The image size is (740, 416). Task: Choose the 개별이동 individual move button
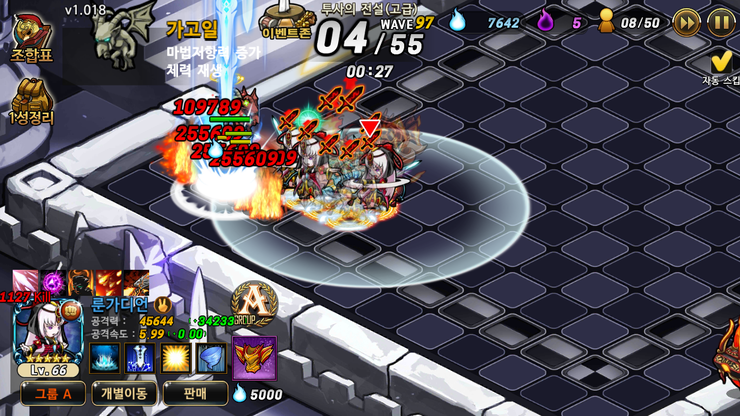pyautogui.click(x=121, y=393)
